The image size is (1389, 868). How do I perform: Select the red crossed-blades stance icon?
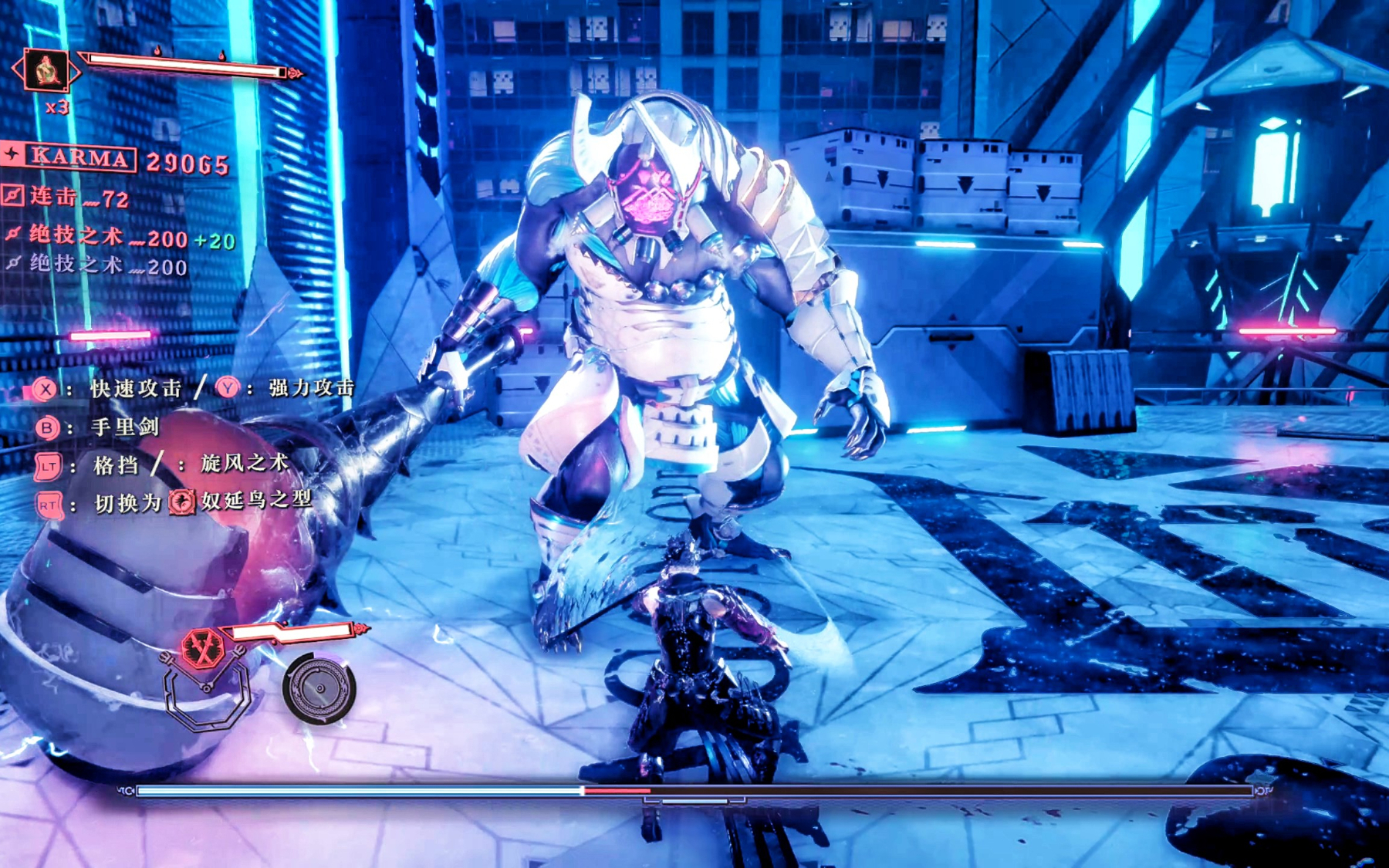203,648
